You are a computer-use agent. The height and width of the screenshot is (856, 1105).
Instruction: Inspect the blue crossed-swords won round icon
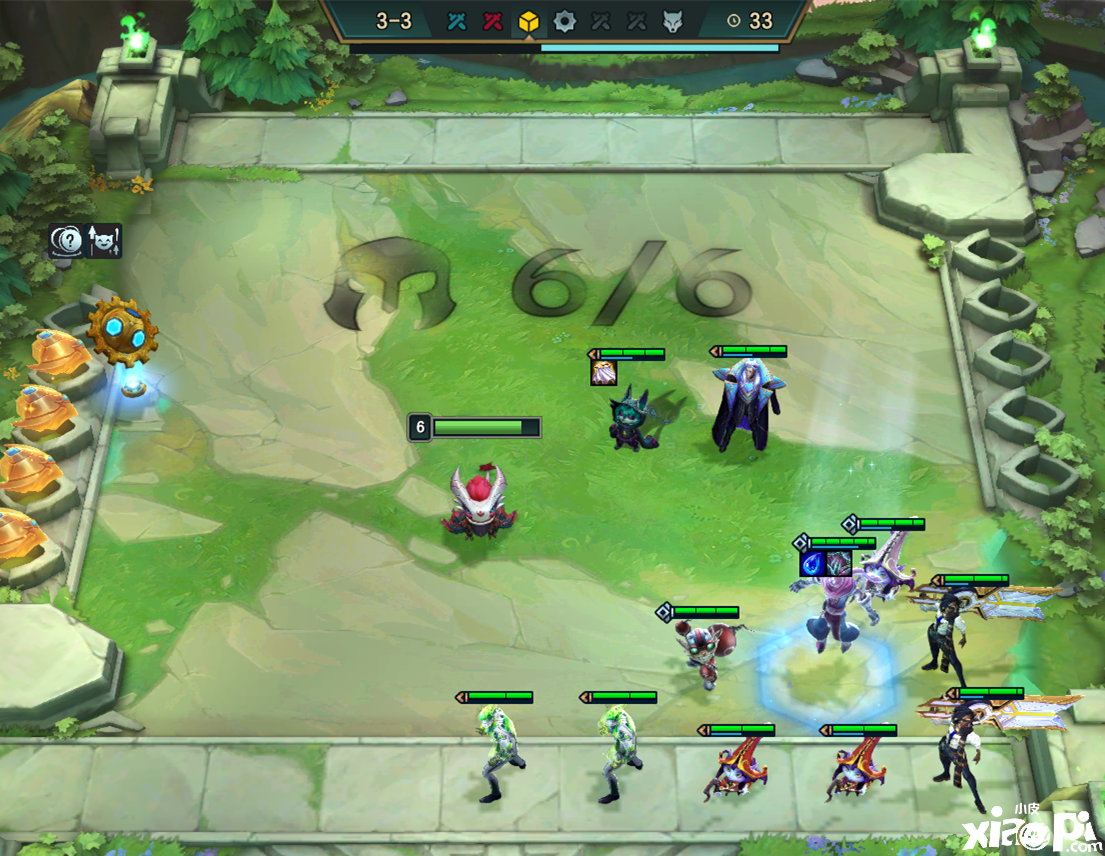[x=458, y=21]
